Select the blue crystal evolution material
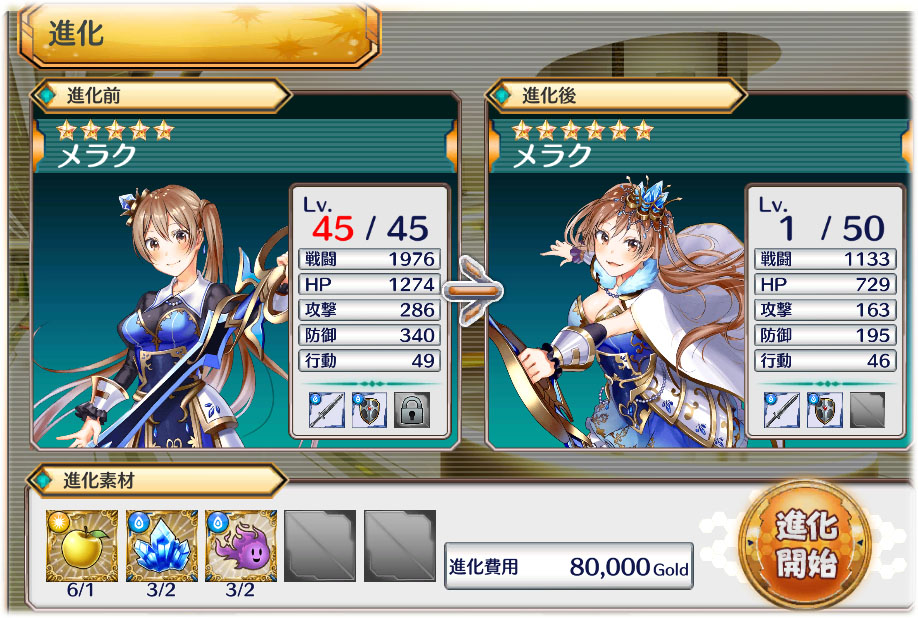Viewport: 918px width, 618px height. 161,545
